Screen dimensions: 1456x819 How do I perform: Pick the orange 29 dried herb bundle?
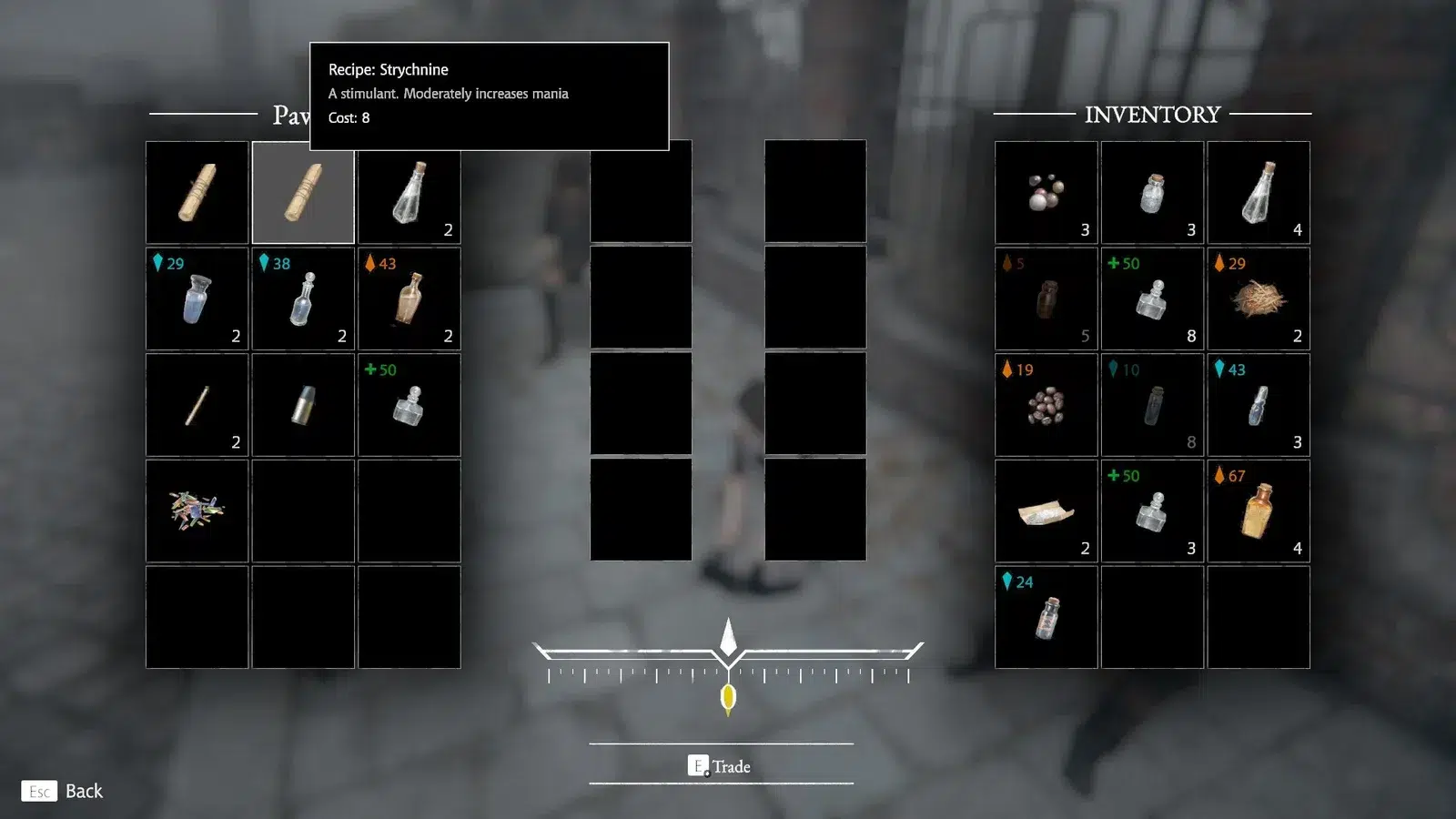pos(1259,298)
